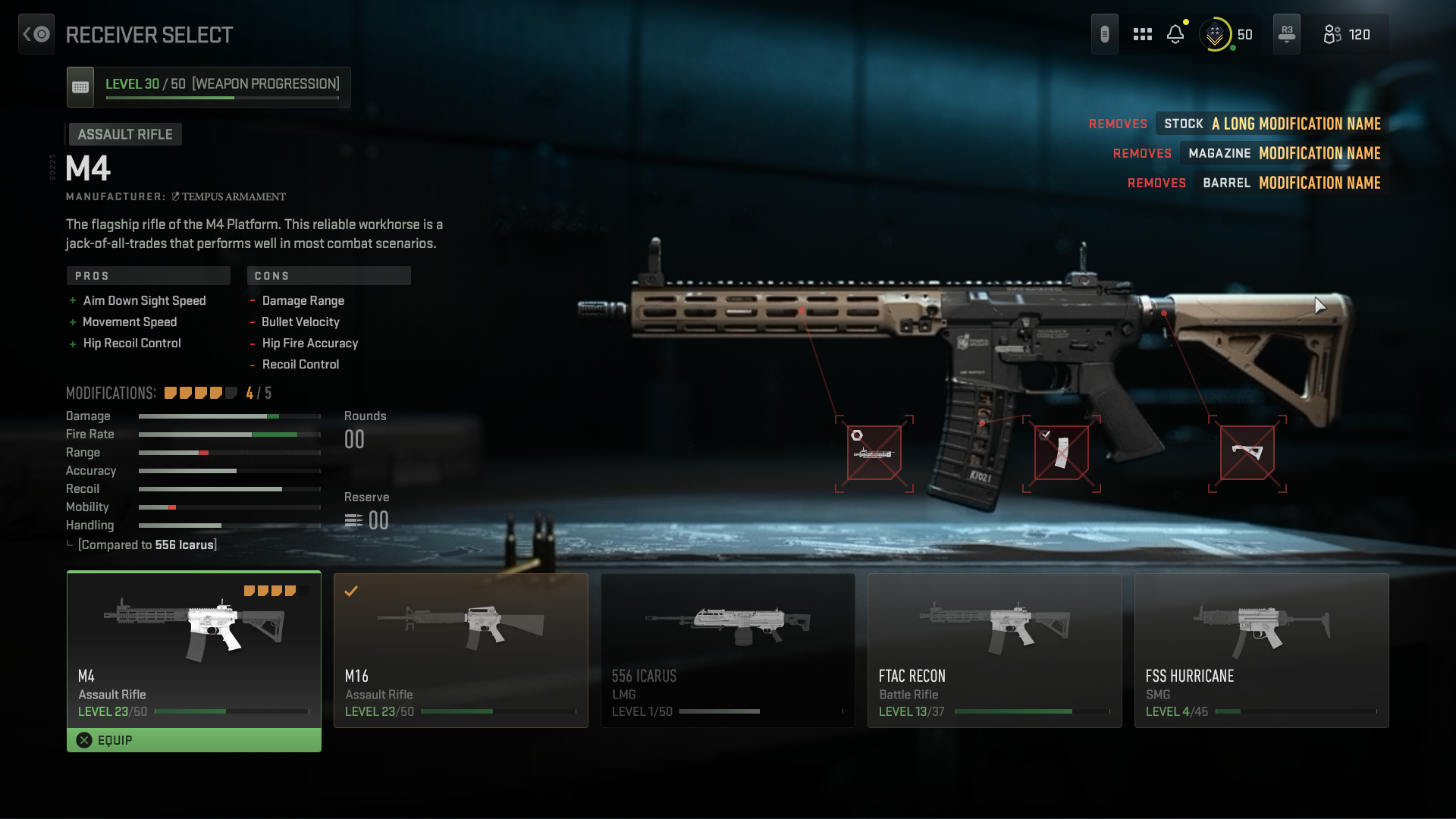Open the weapon progression level panel

tap(209, 86)
